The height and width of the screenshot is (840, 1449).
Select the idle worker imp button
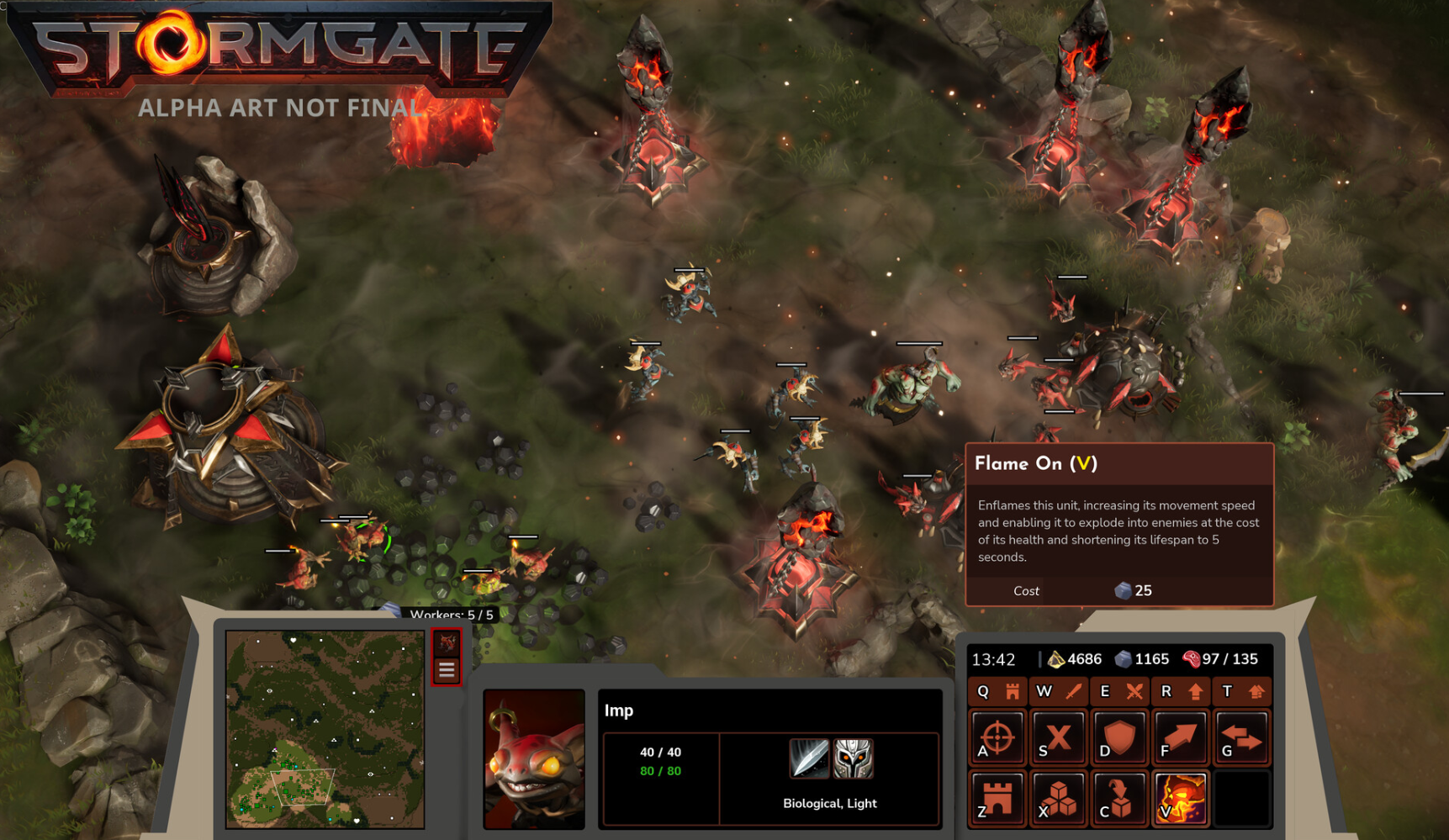tap(447, 643)
